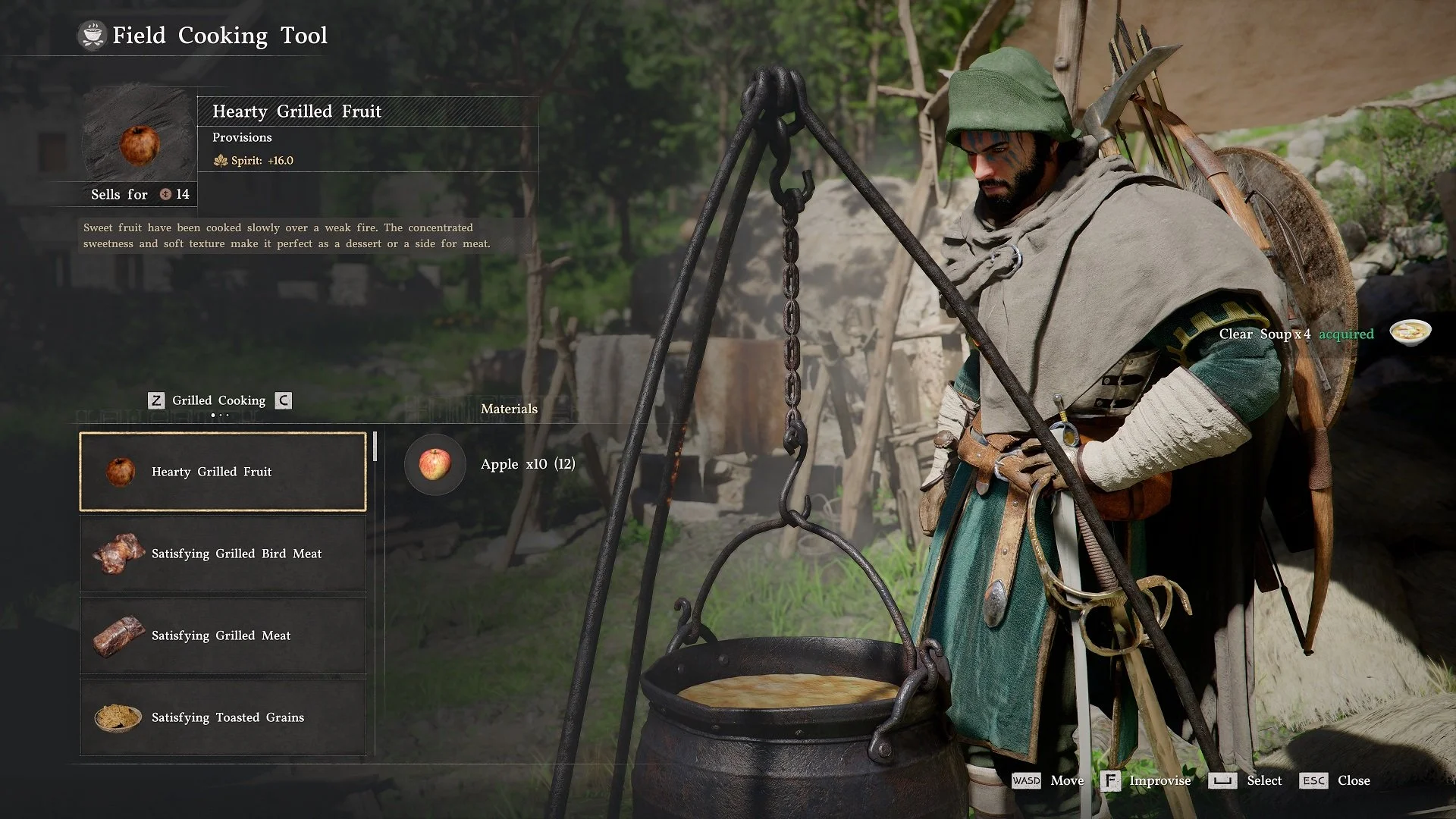The image size is (1456, 819).
Task: Switch to the Grilled Cooking category tab
Action: click(218, 400)
